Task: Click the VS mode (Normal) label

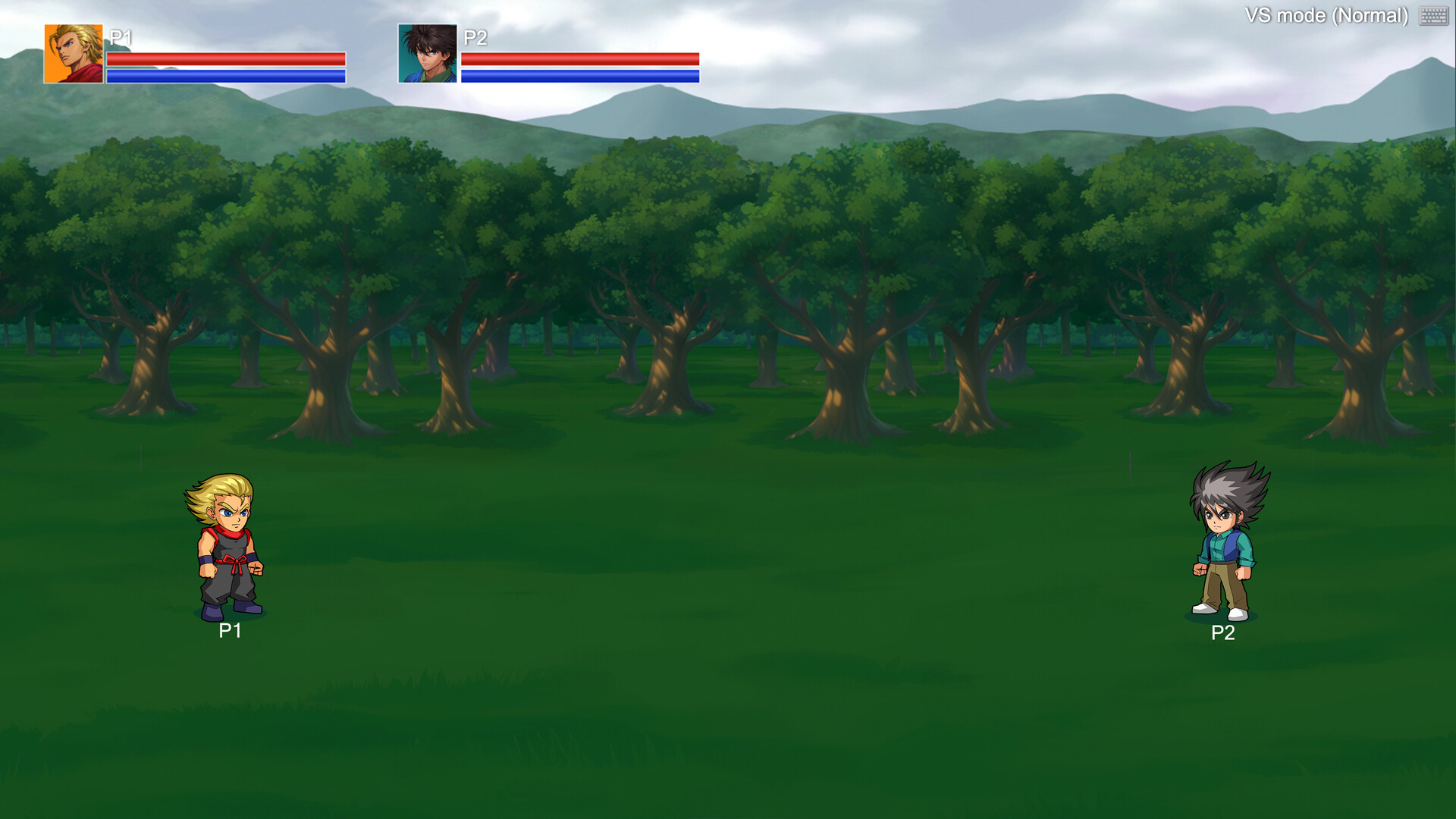Action: point(1329,14)
